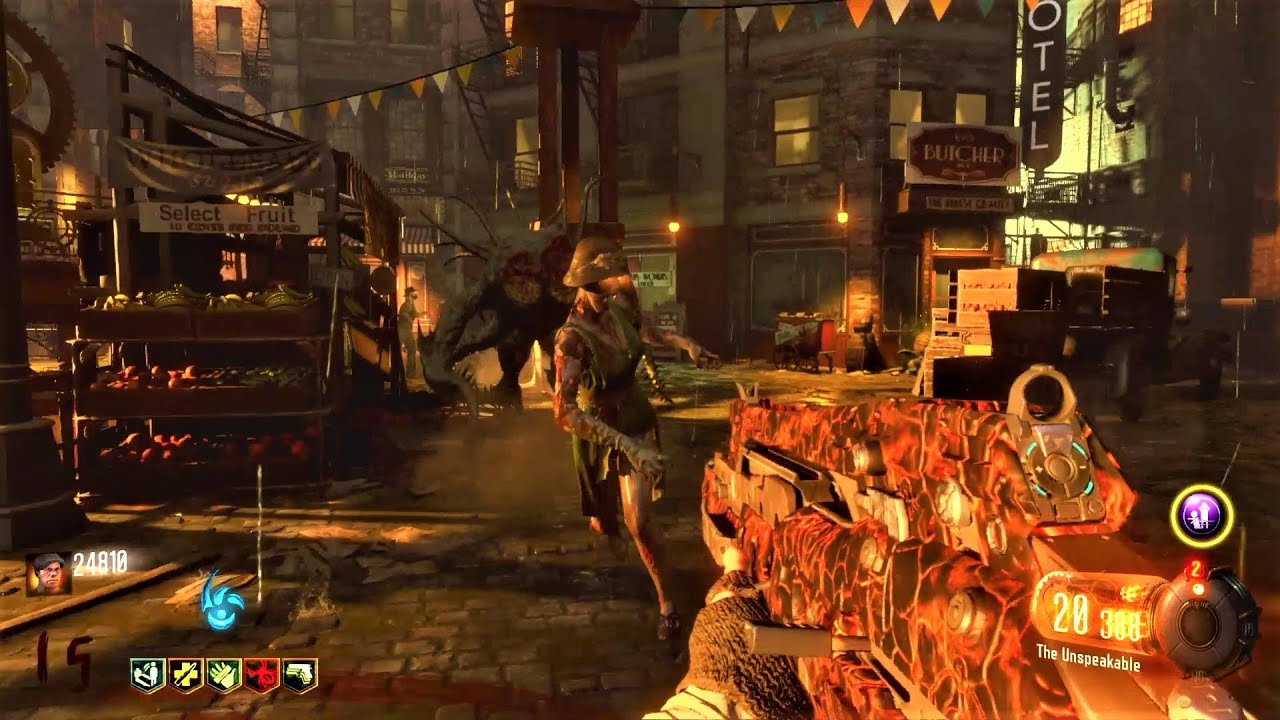
Task: Click the red Widow's Wine perk icon
Action: pos(262,674)
